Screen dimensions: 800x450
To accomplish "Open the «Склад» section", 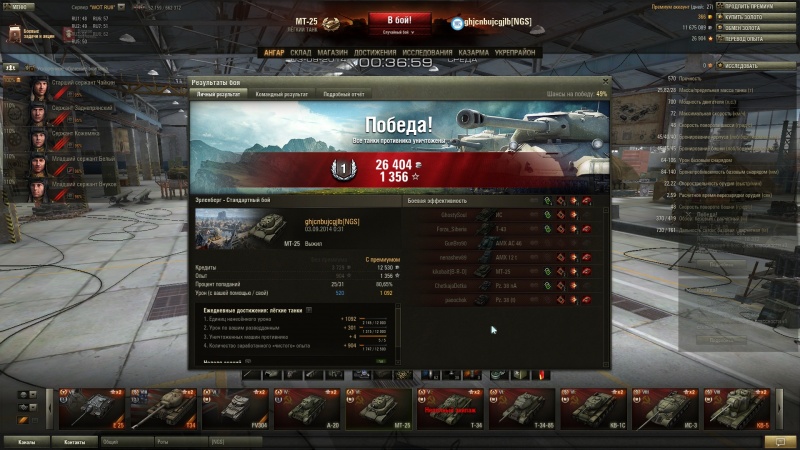I will click(301, 52).
